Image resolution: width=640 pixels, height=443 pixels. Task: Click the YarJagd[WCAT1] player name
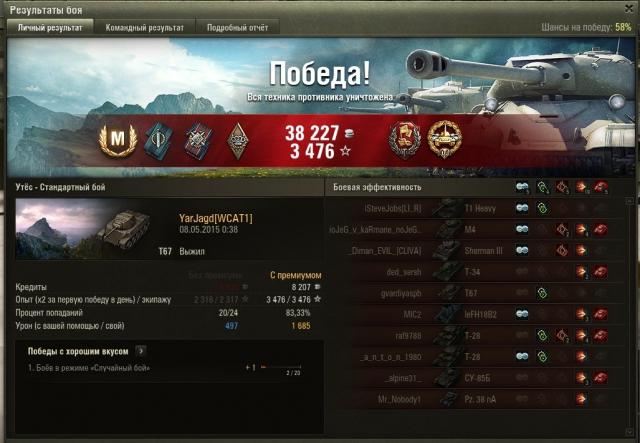(x=214, y=219)
